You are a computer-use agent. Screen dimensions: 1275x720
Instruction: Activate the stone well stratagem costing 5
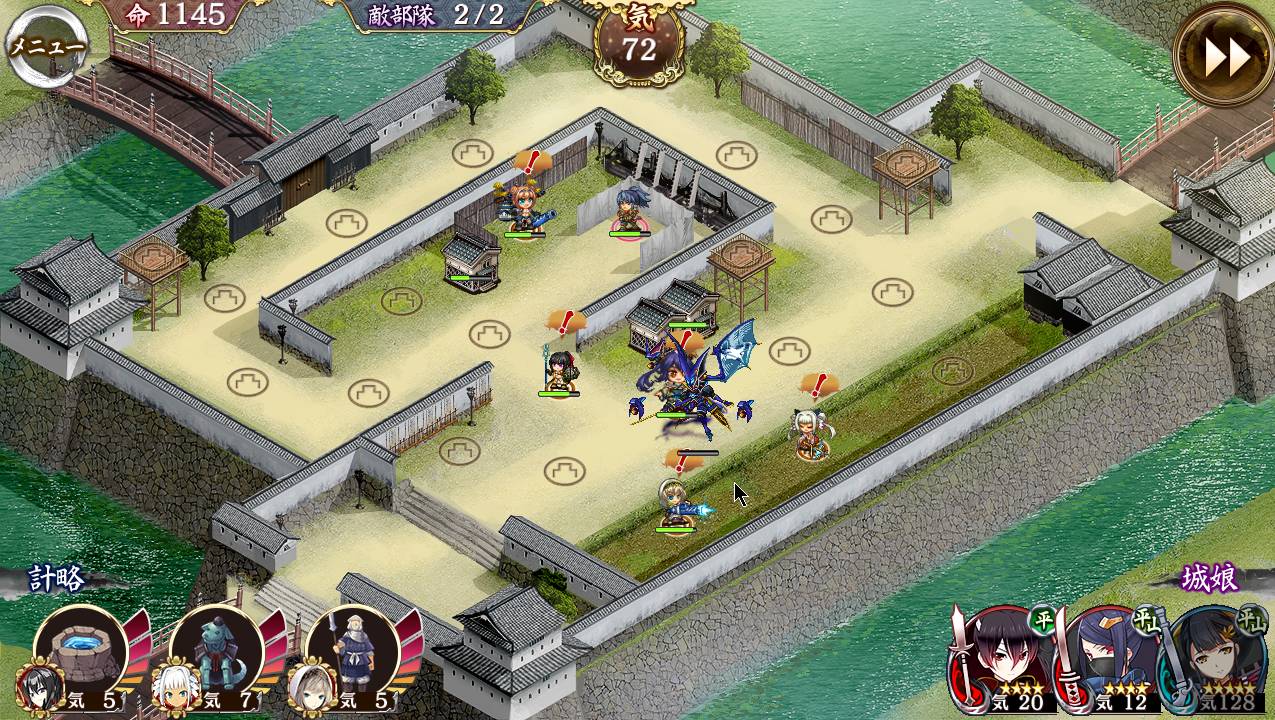click(82, 652)
